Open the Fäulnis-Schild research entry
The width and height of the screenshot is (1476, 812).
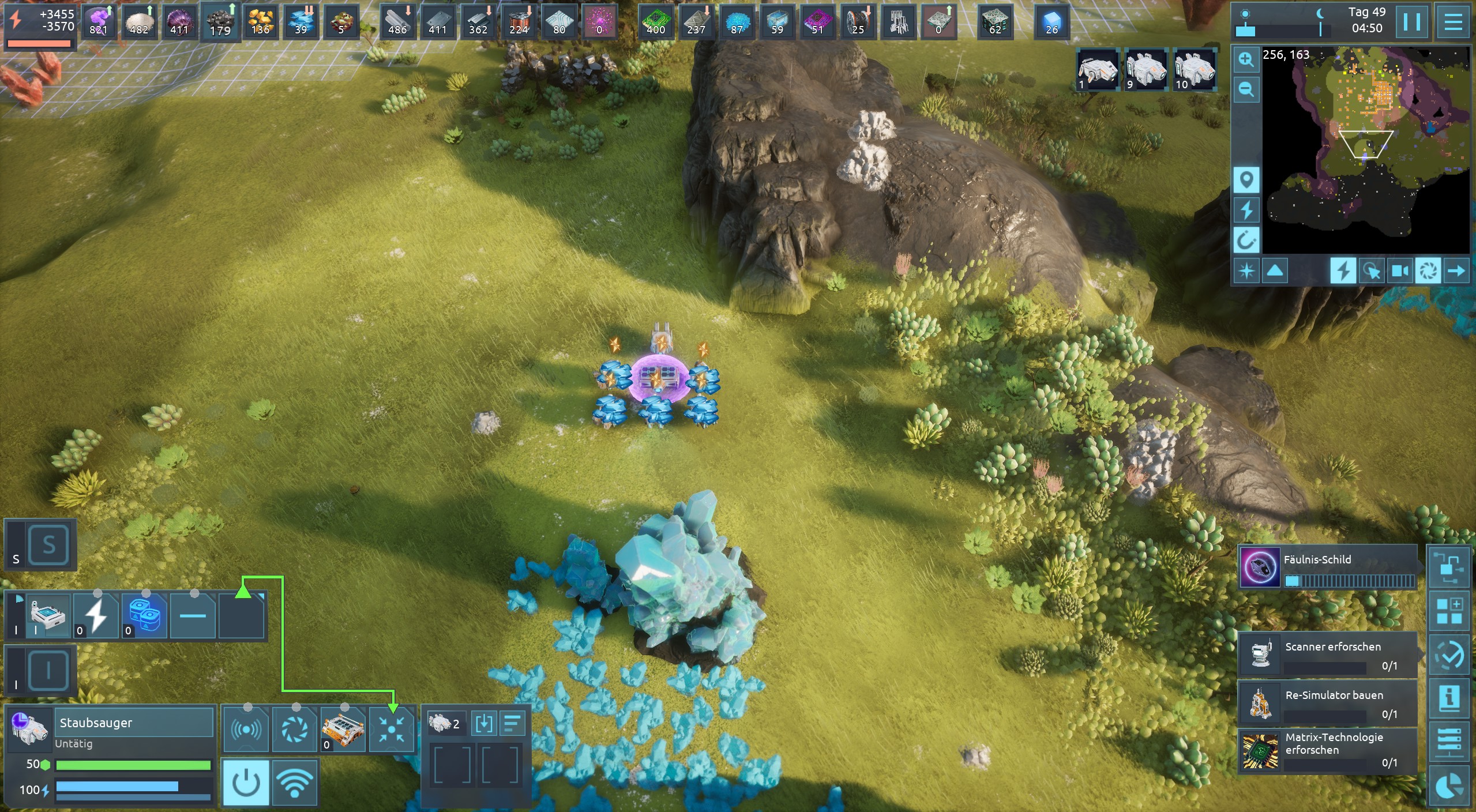coord(1327,567)
